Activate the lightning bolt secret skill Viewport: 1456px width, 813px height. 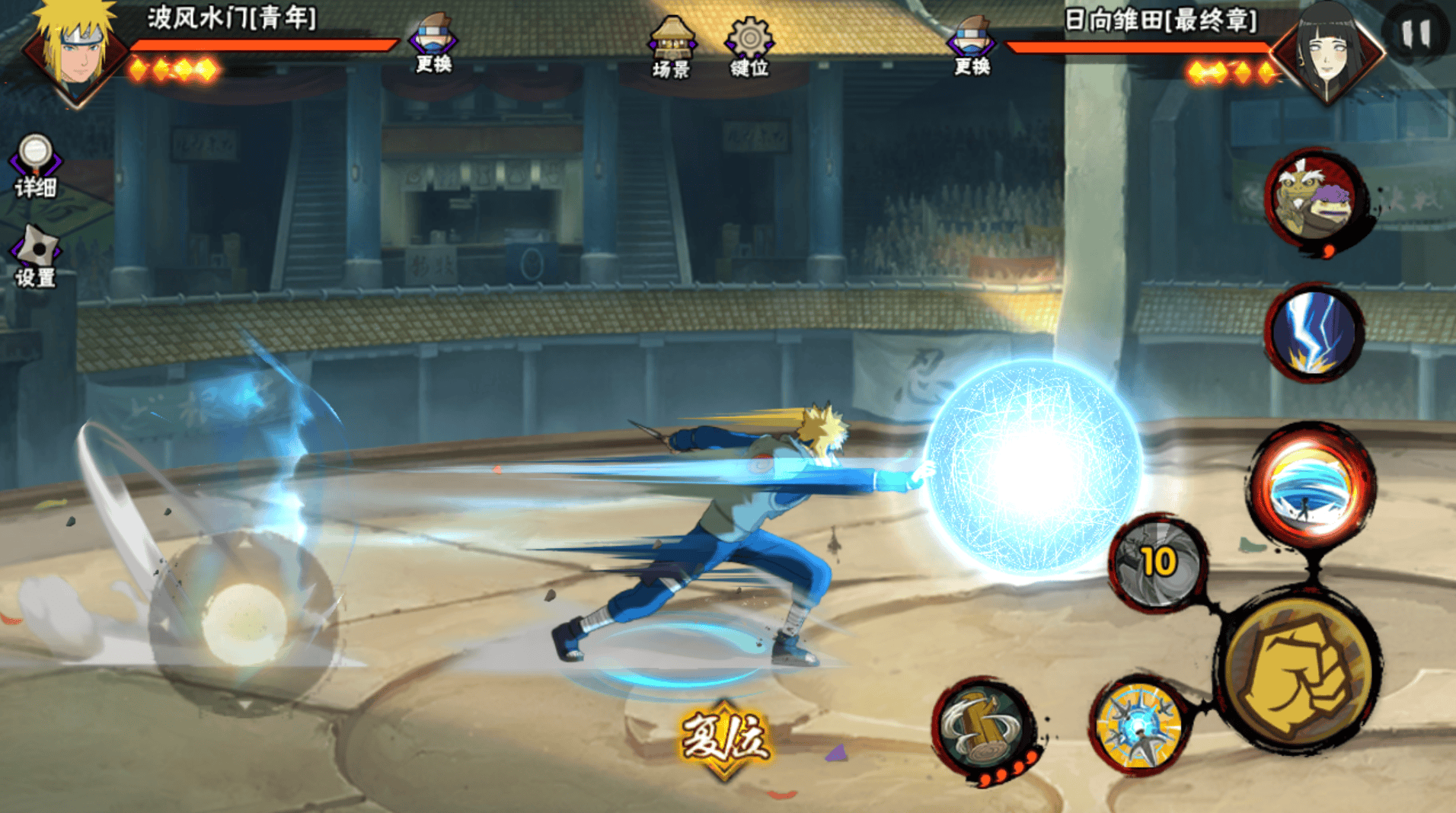click(1315, 333)
